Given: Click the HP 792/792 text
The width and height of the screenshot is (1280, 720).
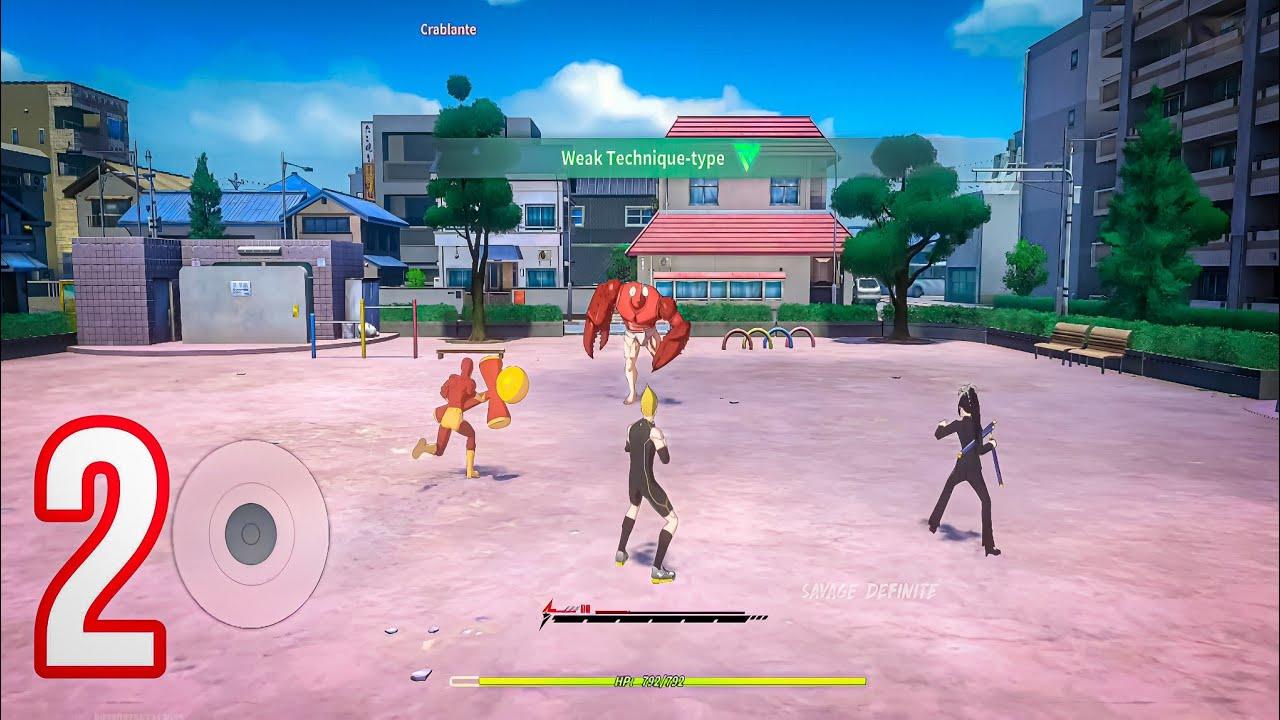Looking at the screenshot, I should click(x=651, y=683).
